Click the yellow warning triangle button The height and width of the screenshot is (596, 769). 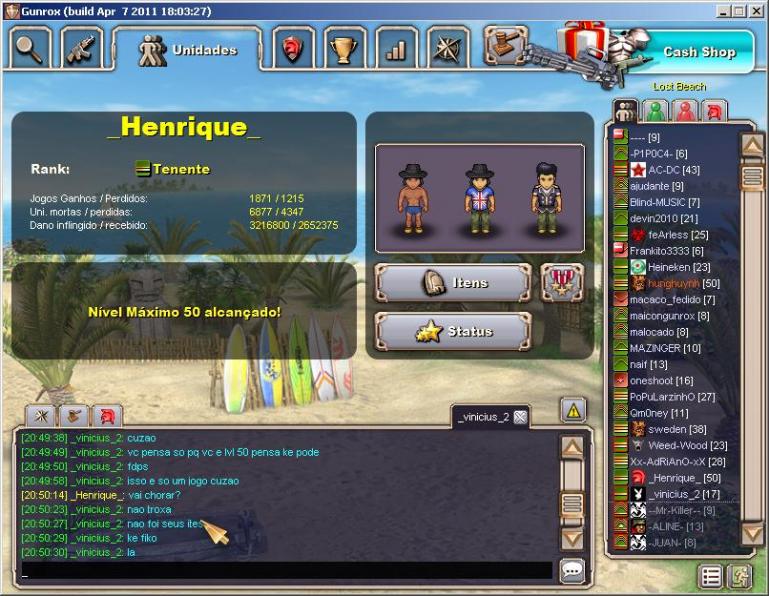pos(573,409)
